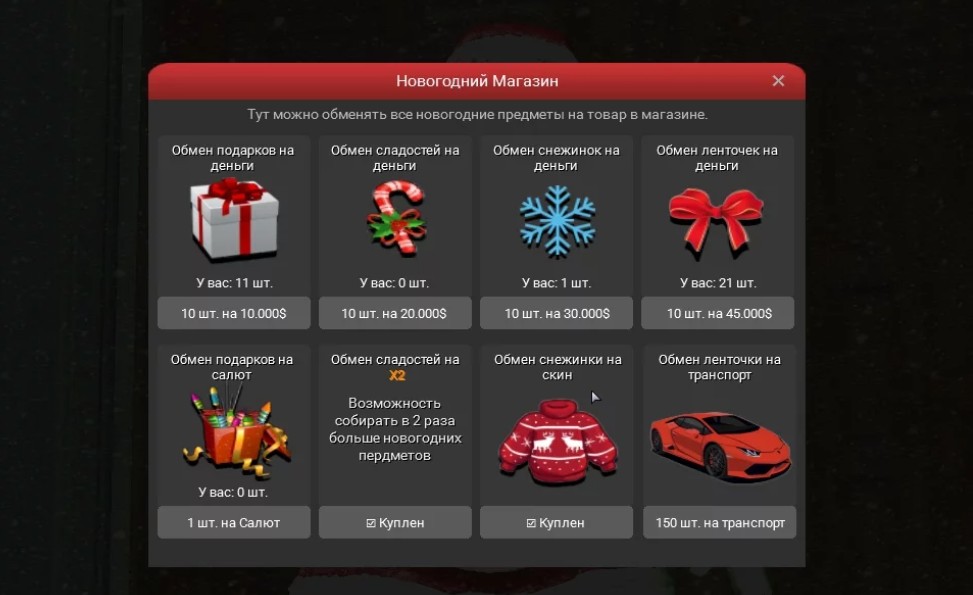Choose the red sports car icon
The image size is (973, 595).
coord(718,440)
